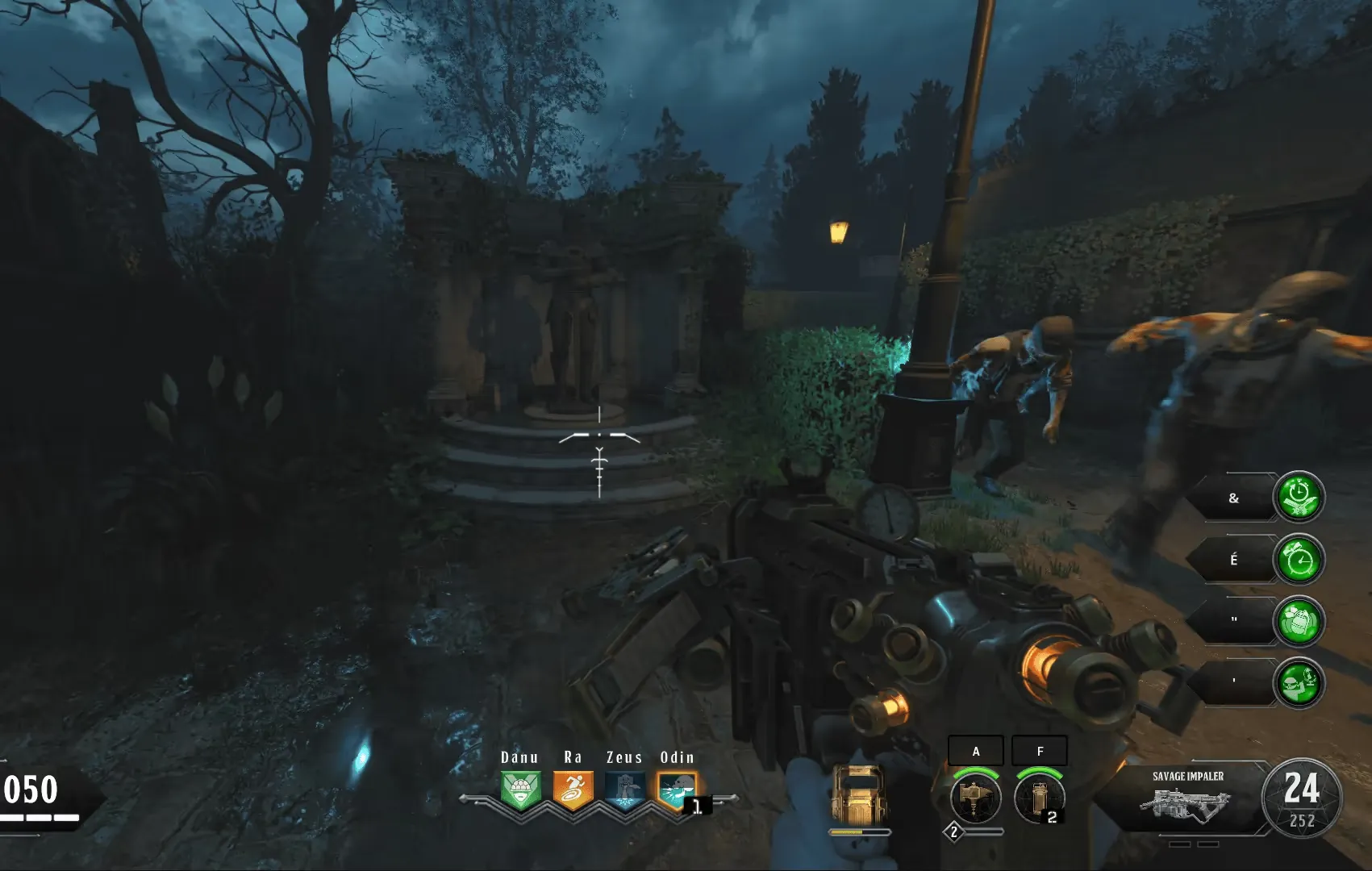Use the alarm clock elixir
The height and width of the screenshot is (871, 1372).
coord(1298,559)
